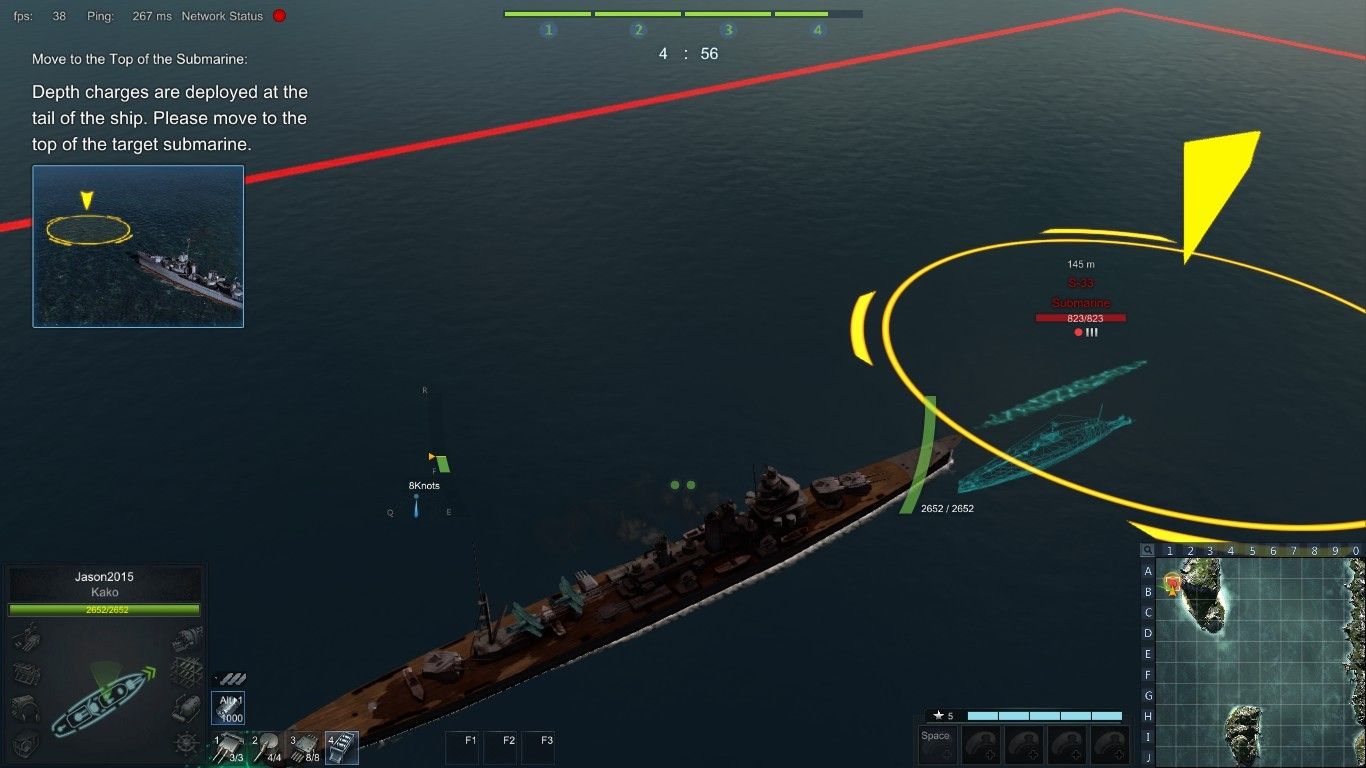
Task: Choose weapon slot 2 showing 4/4
Action: pos(268,748)
